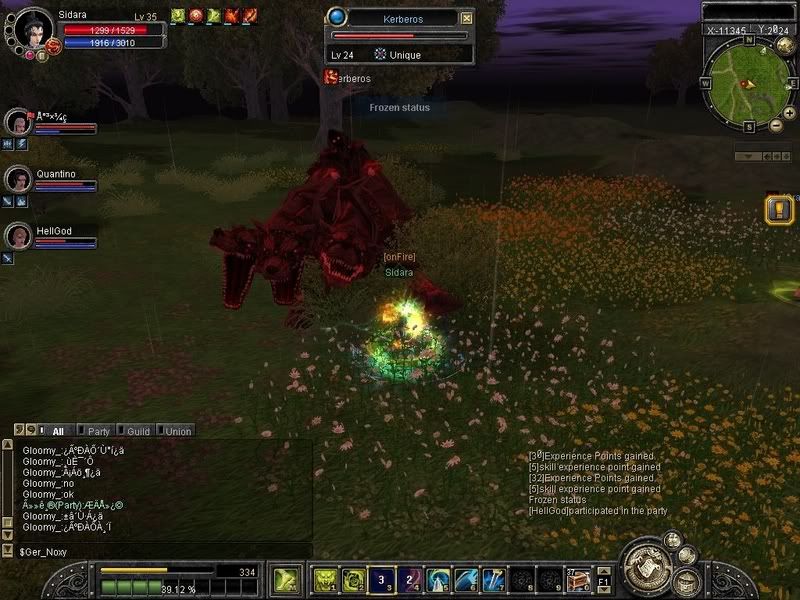Close the Kerberos target window
This screenshot has width=800, height=600.
coord(466,18)
